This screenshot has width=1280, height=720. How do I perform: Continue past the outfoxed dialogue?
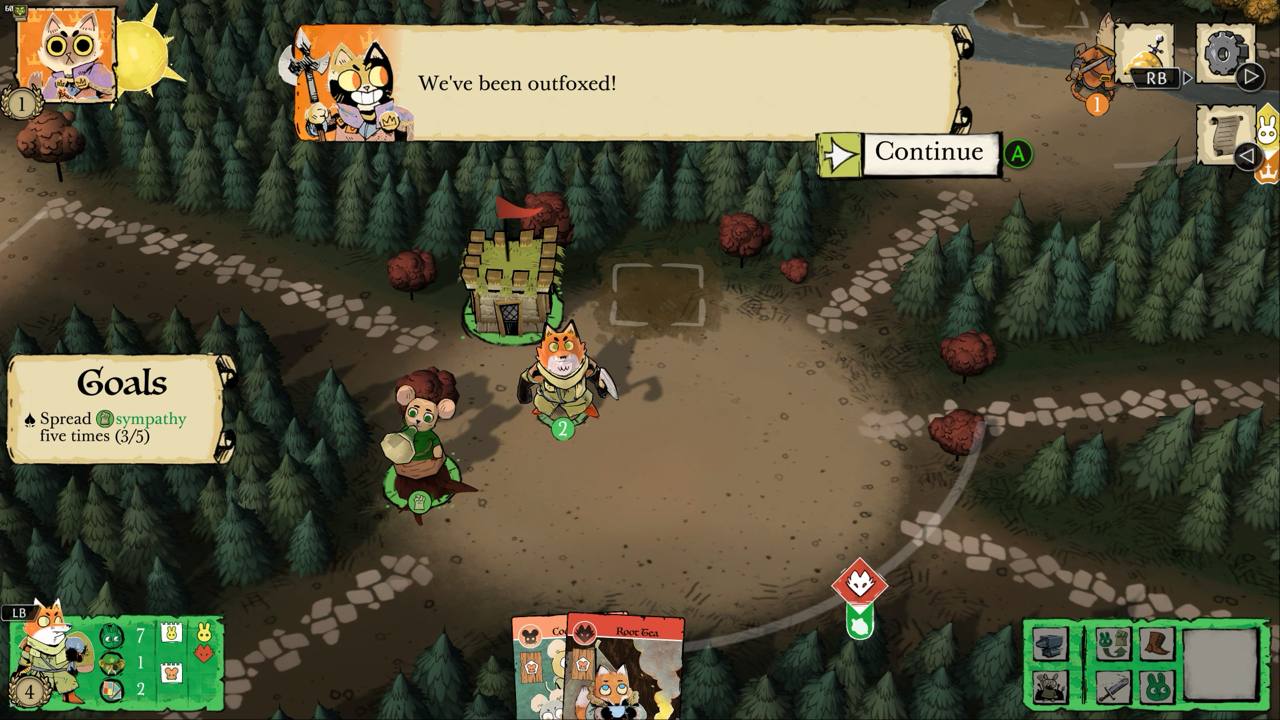tap(930, 153)
